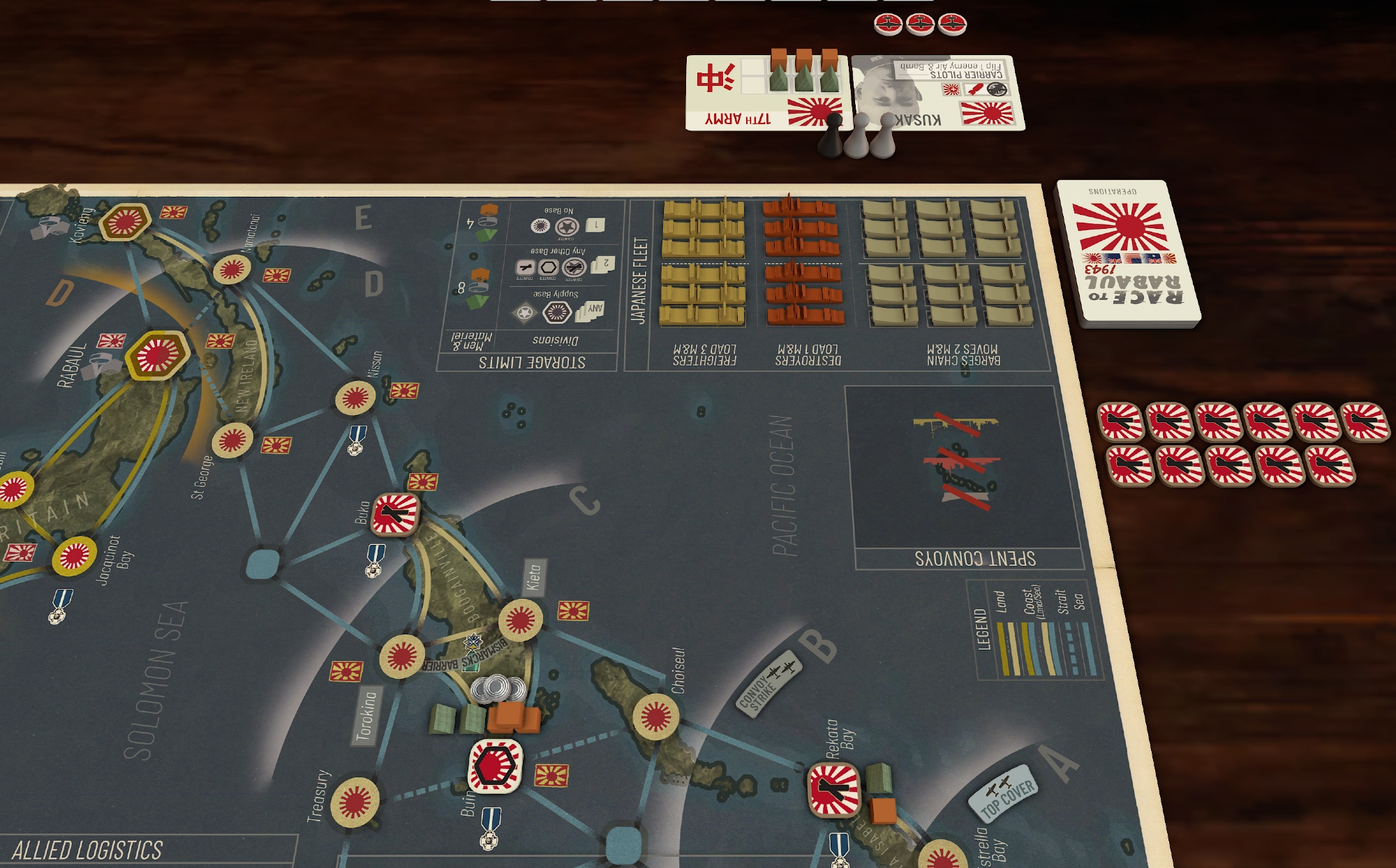The image size is (1396, 868).
Task: Select the airfield token at Buka
Action: click(x=395, y=514)
